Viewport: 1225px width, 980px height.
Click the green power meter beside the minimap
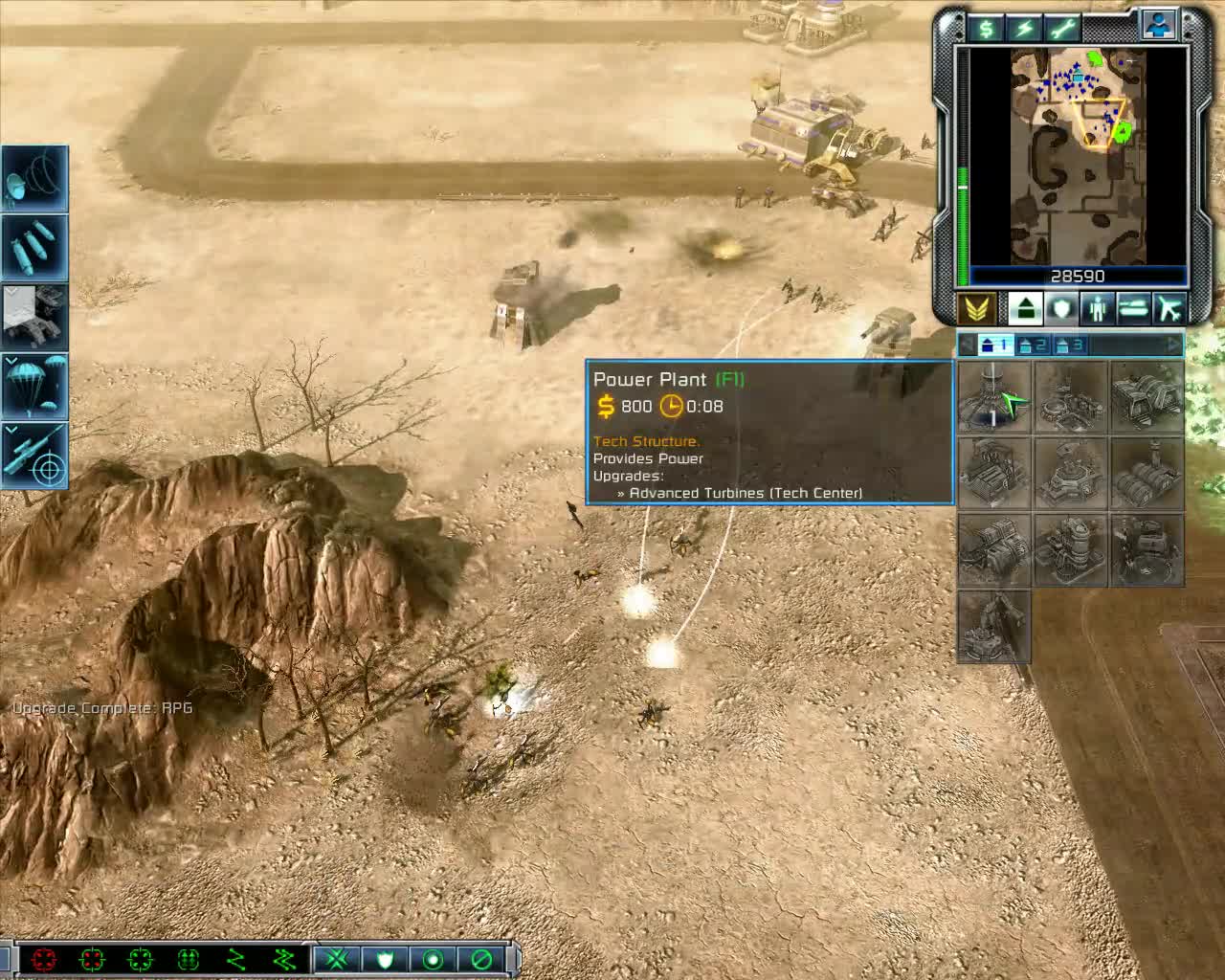(x=962, y=220)
